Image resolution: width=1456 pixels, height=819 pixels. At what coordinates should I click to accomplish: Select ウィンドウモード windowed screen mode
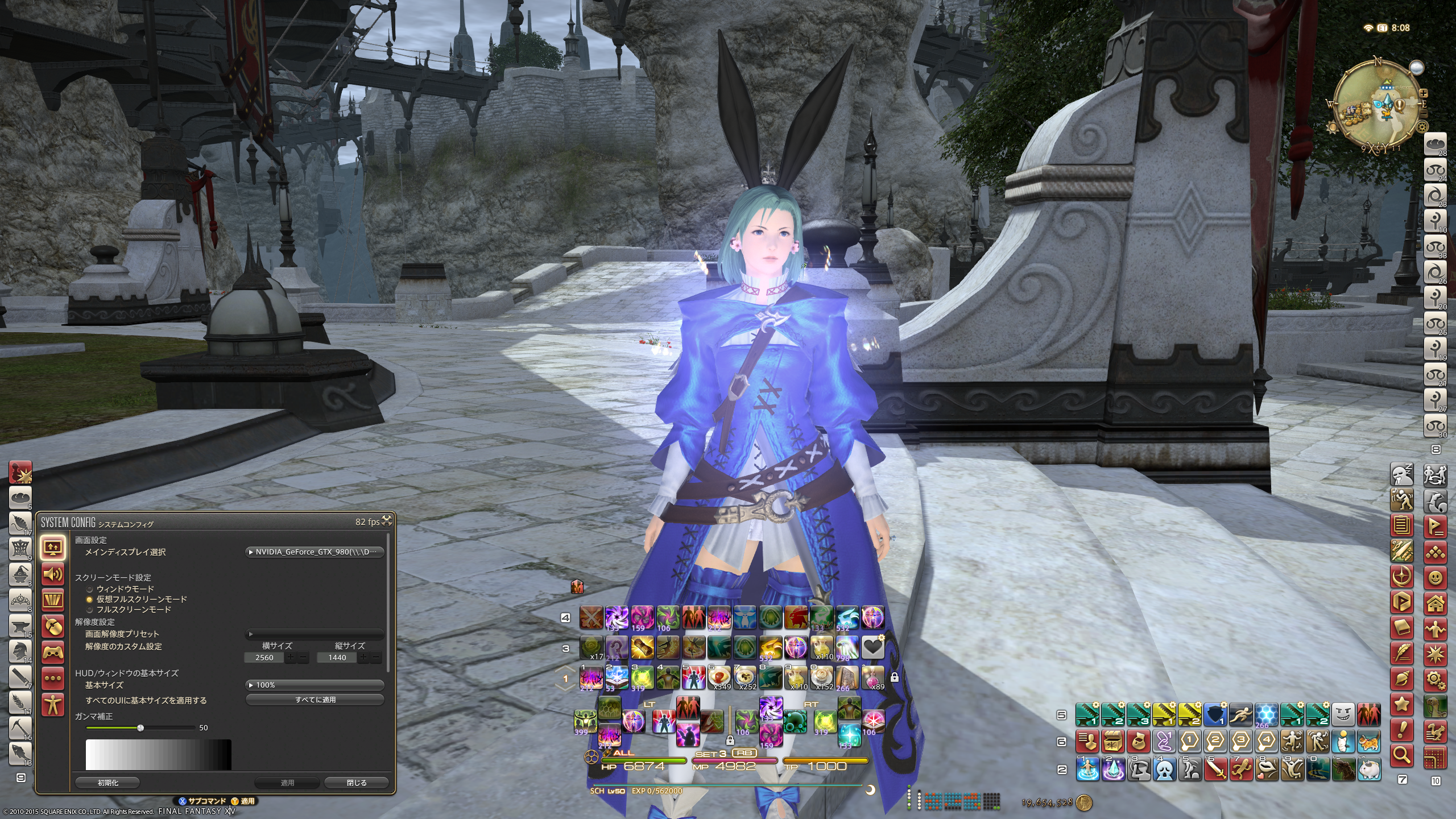point(89,589)
